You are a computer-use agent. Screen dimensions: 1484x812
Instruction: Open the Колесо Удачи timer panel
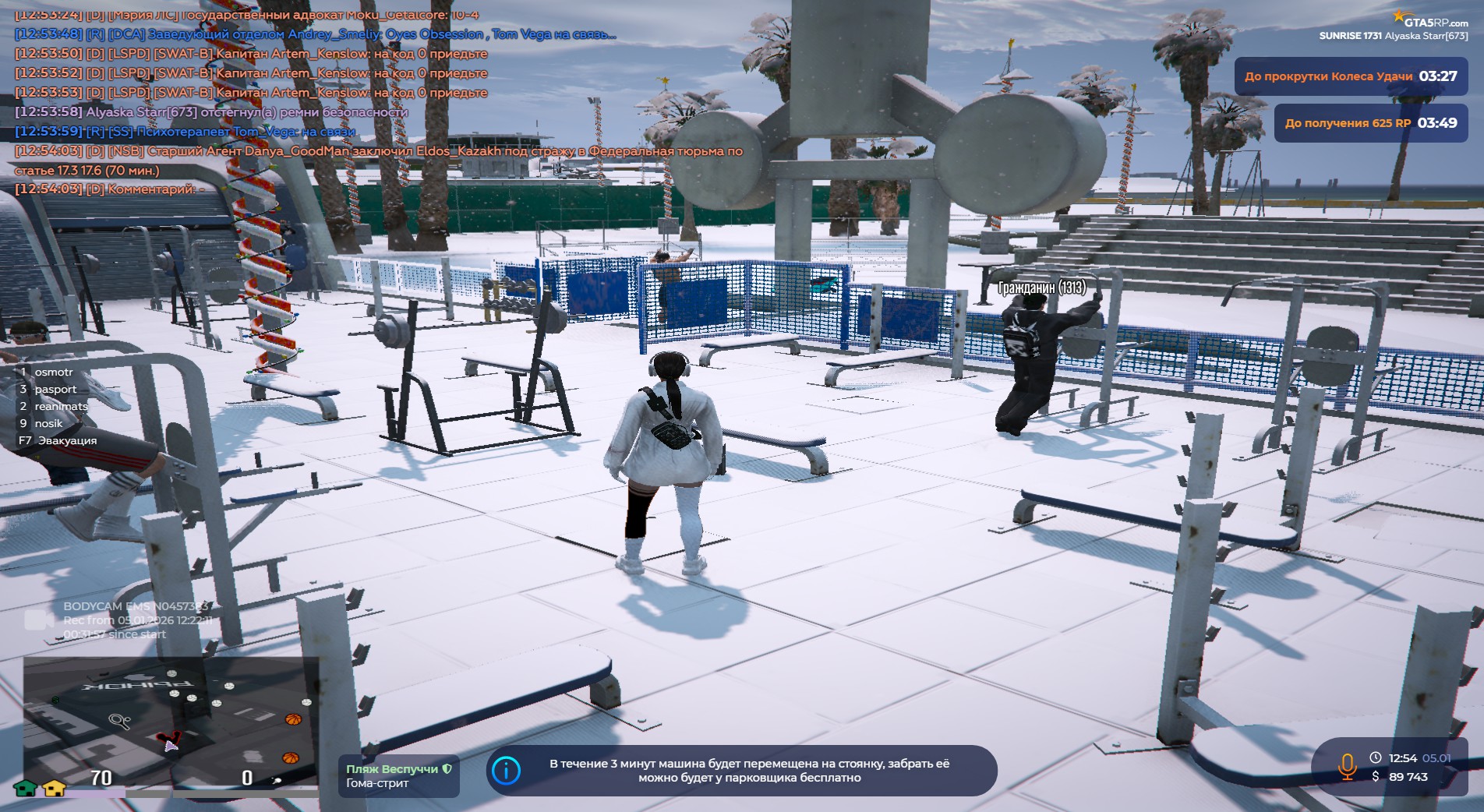pos(1350,76)
